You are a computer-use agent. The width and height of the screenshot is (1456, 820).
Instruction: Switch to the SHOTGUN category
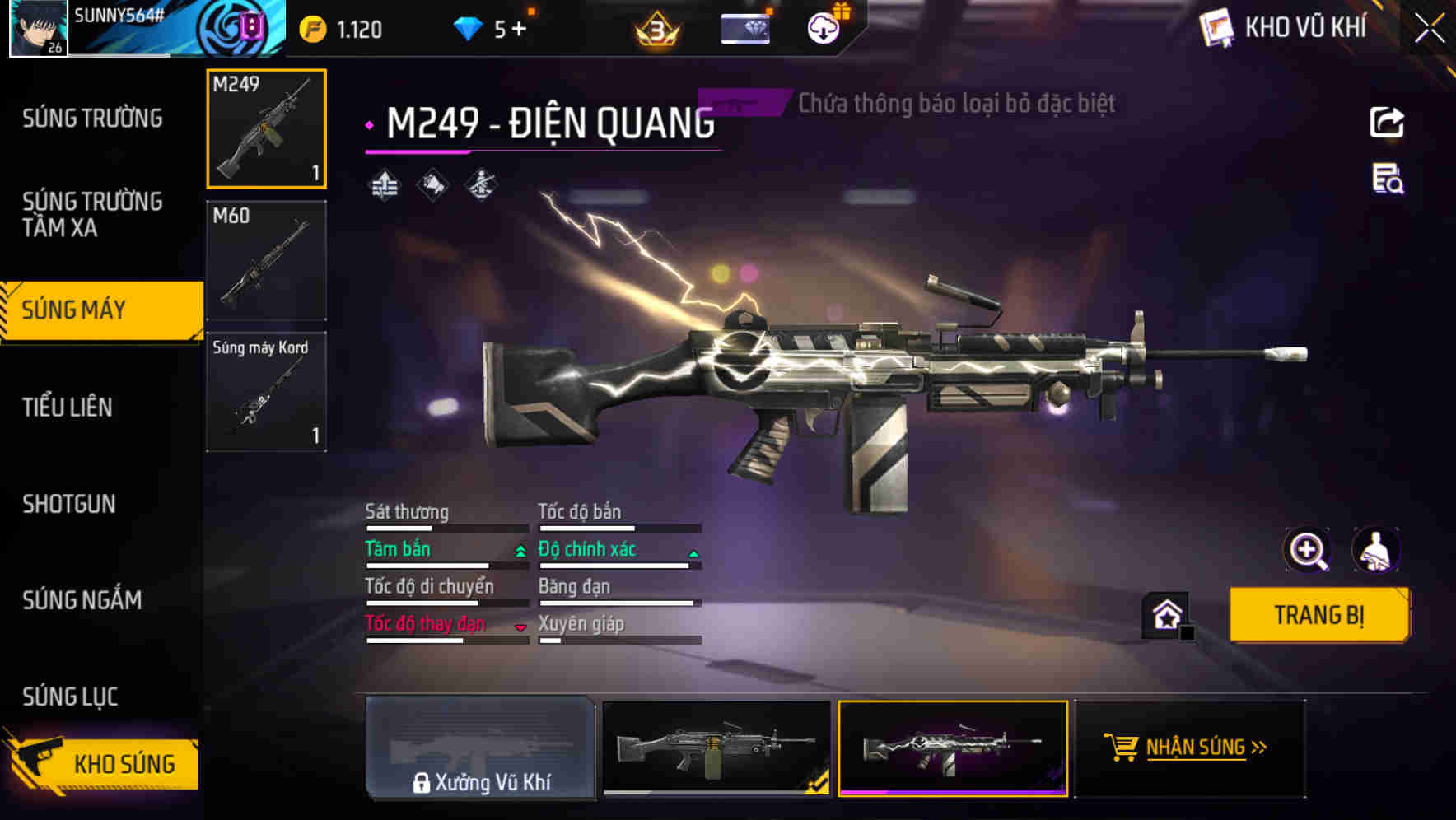69,504
